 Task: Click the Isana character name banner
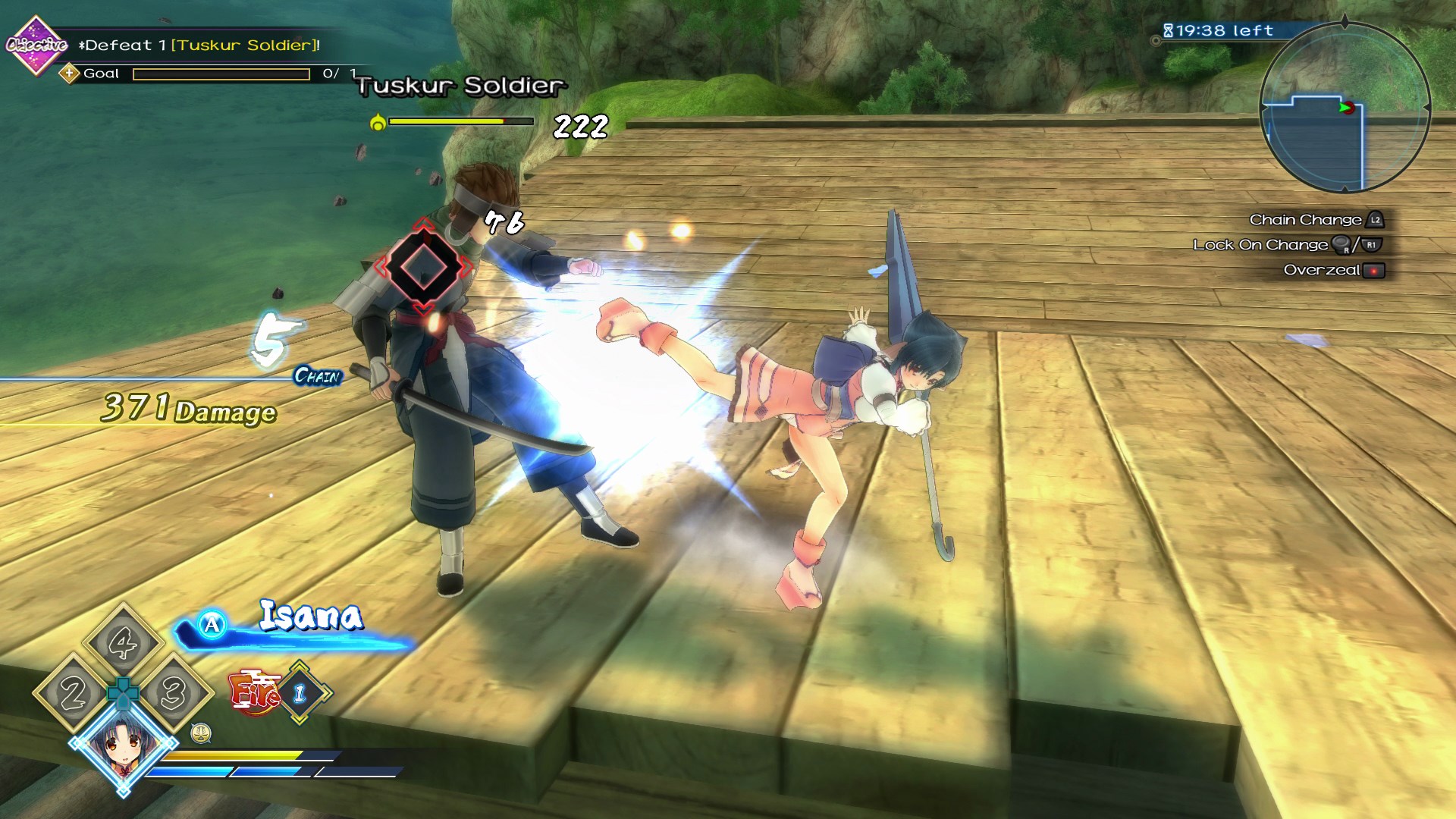coord(311,616)
